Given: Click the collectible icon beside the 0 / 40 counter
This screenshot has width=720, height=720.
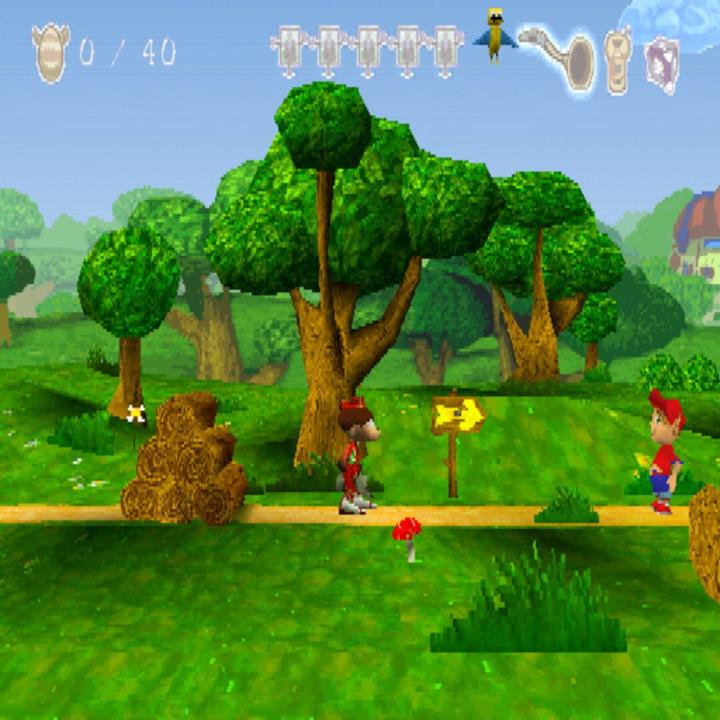Looking at the screenshot, I should [x=50, y=52].
